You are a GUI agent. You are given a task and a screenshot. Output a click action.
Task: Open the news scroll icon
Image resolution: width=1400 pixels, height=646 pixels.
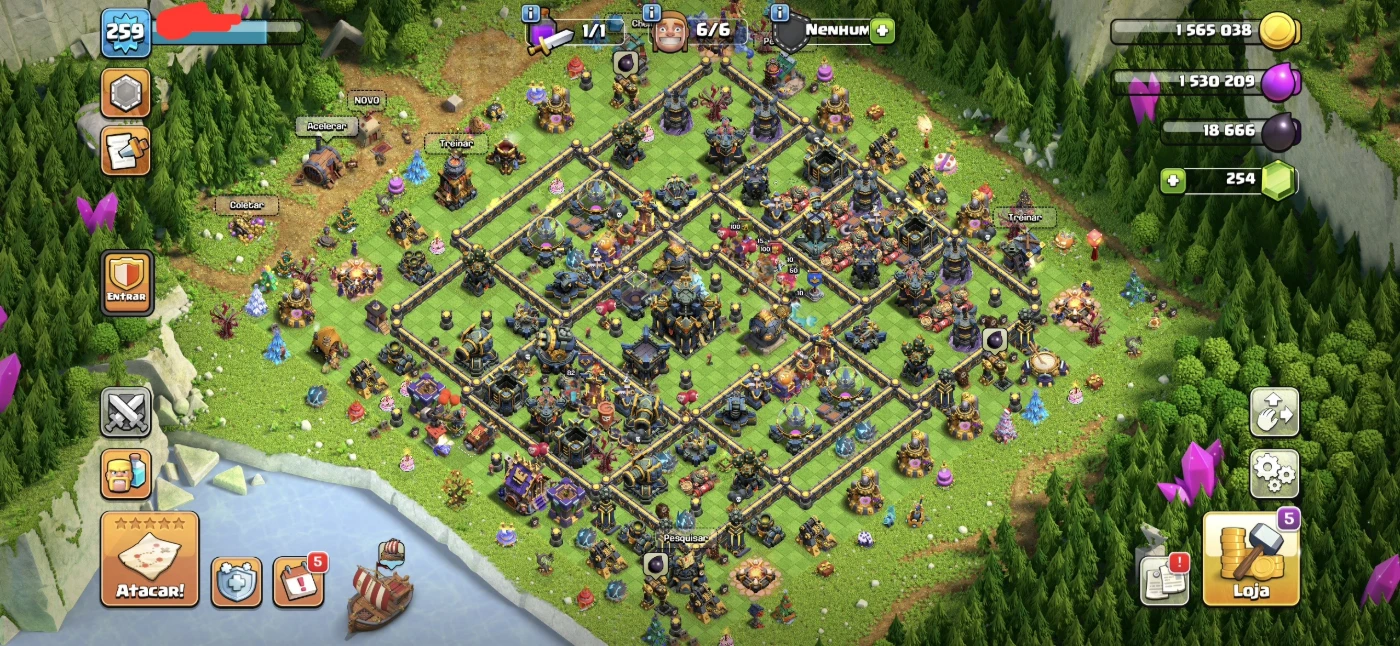[126, 150]
